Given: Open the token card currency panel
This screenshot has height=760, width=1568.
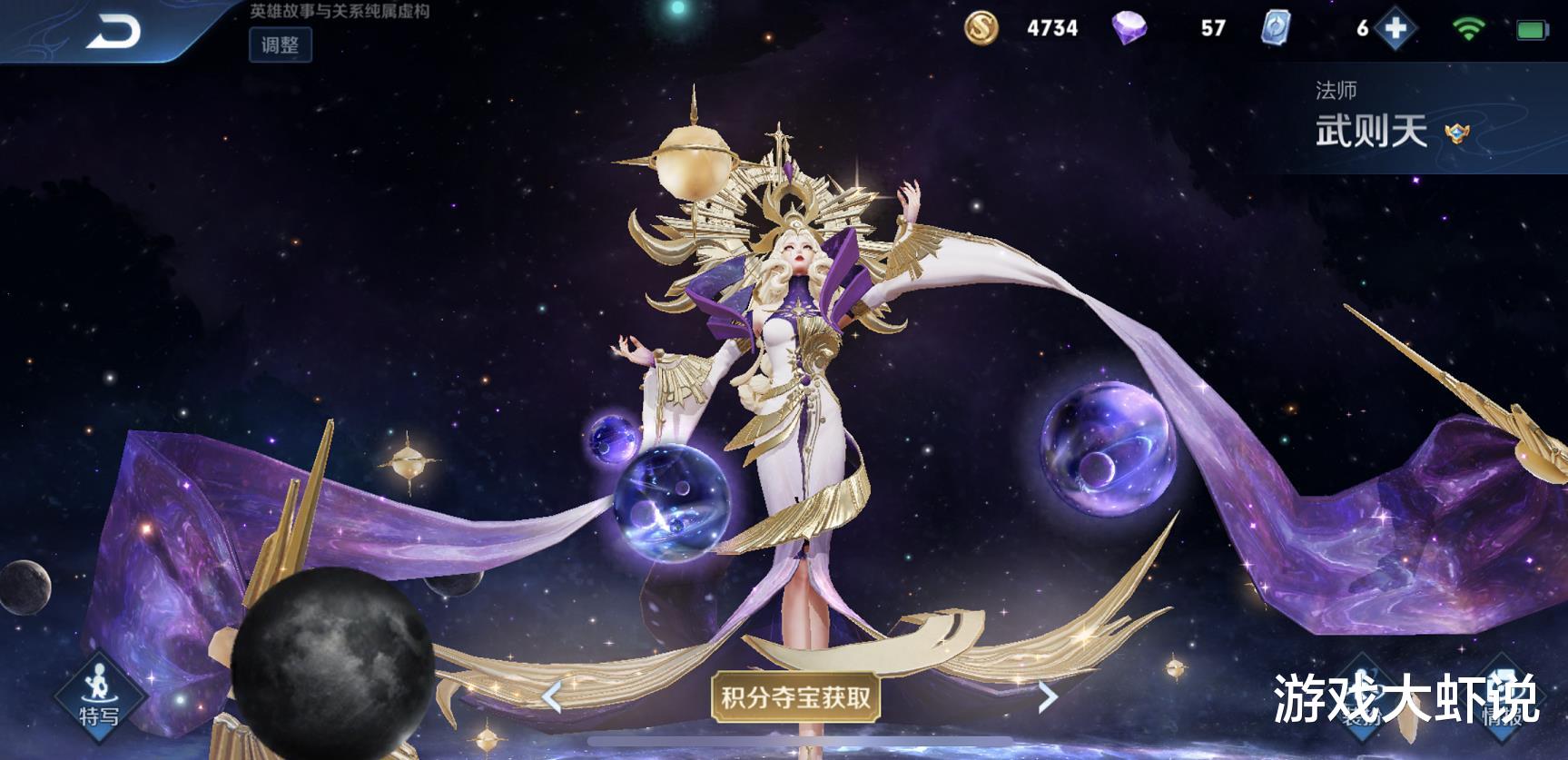Looking at the screenshot, I should [1278, 29].
